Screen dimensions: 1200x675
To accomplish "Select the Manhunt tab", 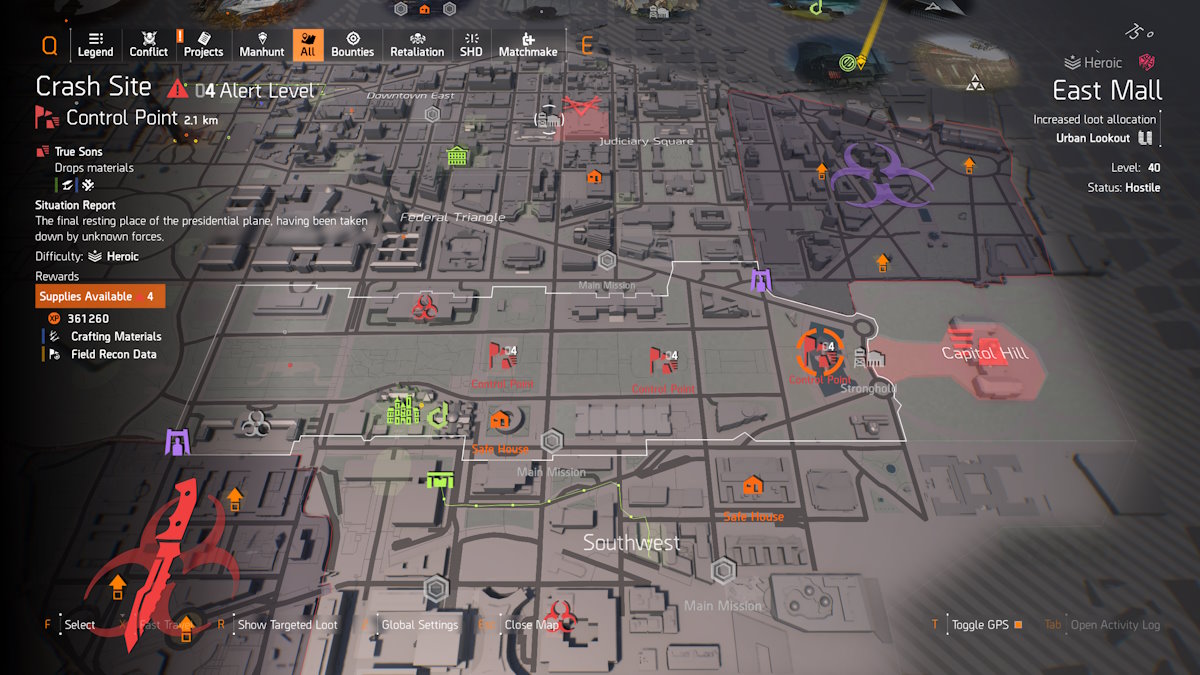I will [x=262, y=44].
